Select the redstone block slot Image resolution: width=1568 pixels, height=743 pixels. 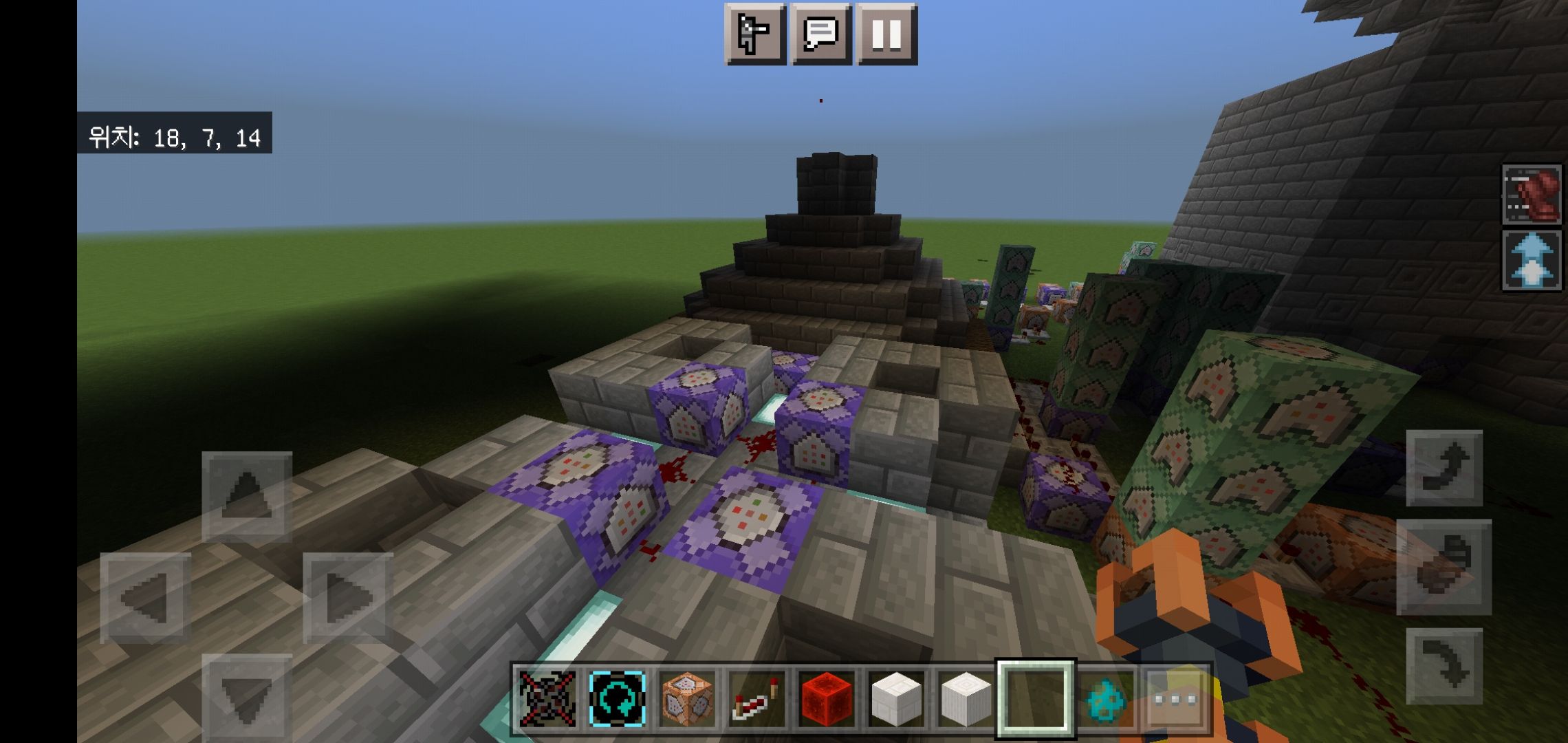point(827,699)
